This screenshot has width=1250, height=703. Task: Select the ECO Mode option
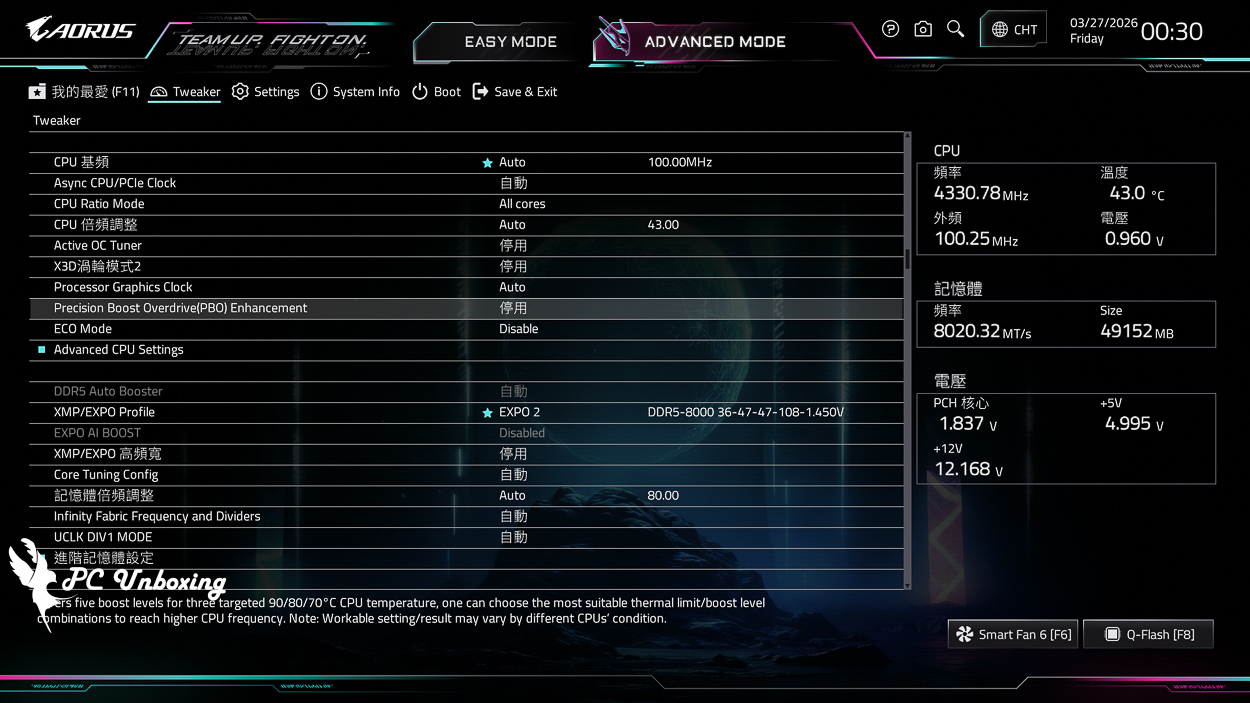[x=83, y=329]
